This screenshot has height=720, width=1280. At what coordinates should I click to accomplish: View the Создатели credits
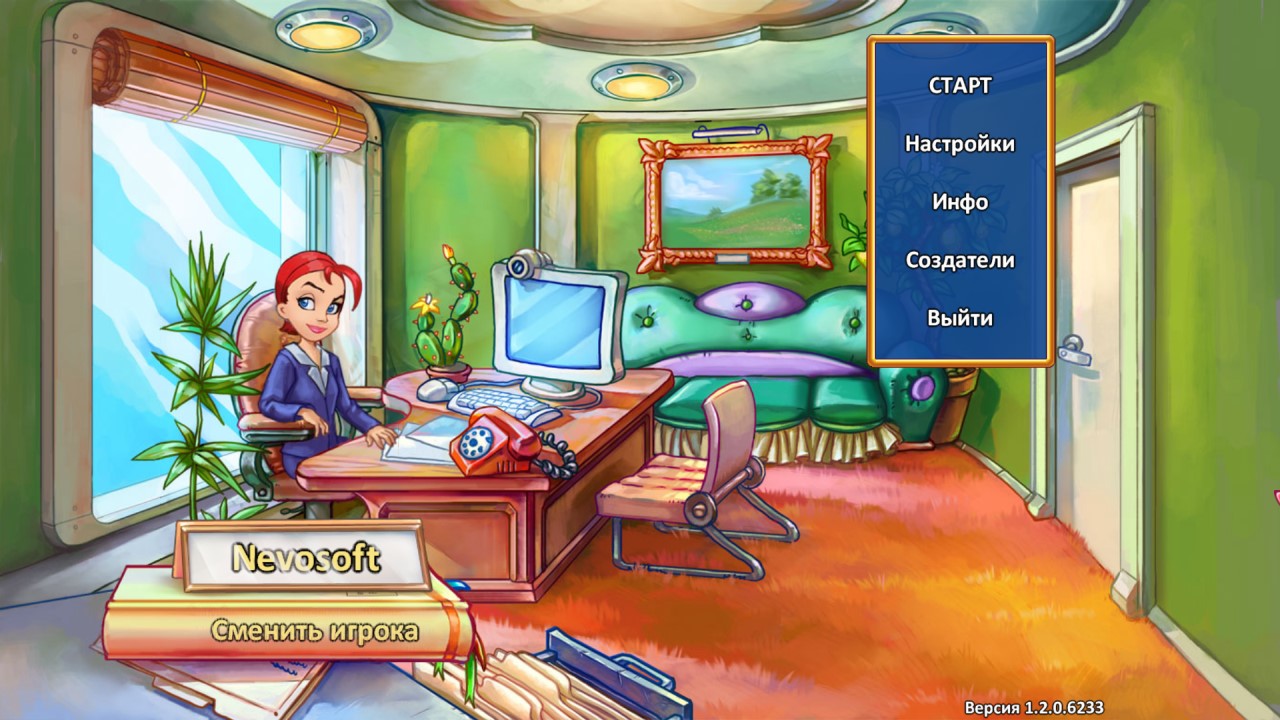960,260
